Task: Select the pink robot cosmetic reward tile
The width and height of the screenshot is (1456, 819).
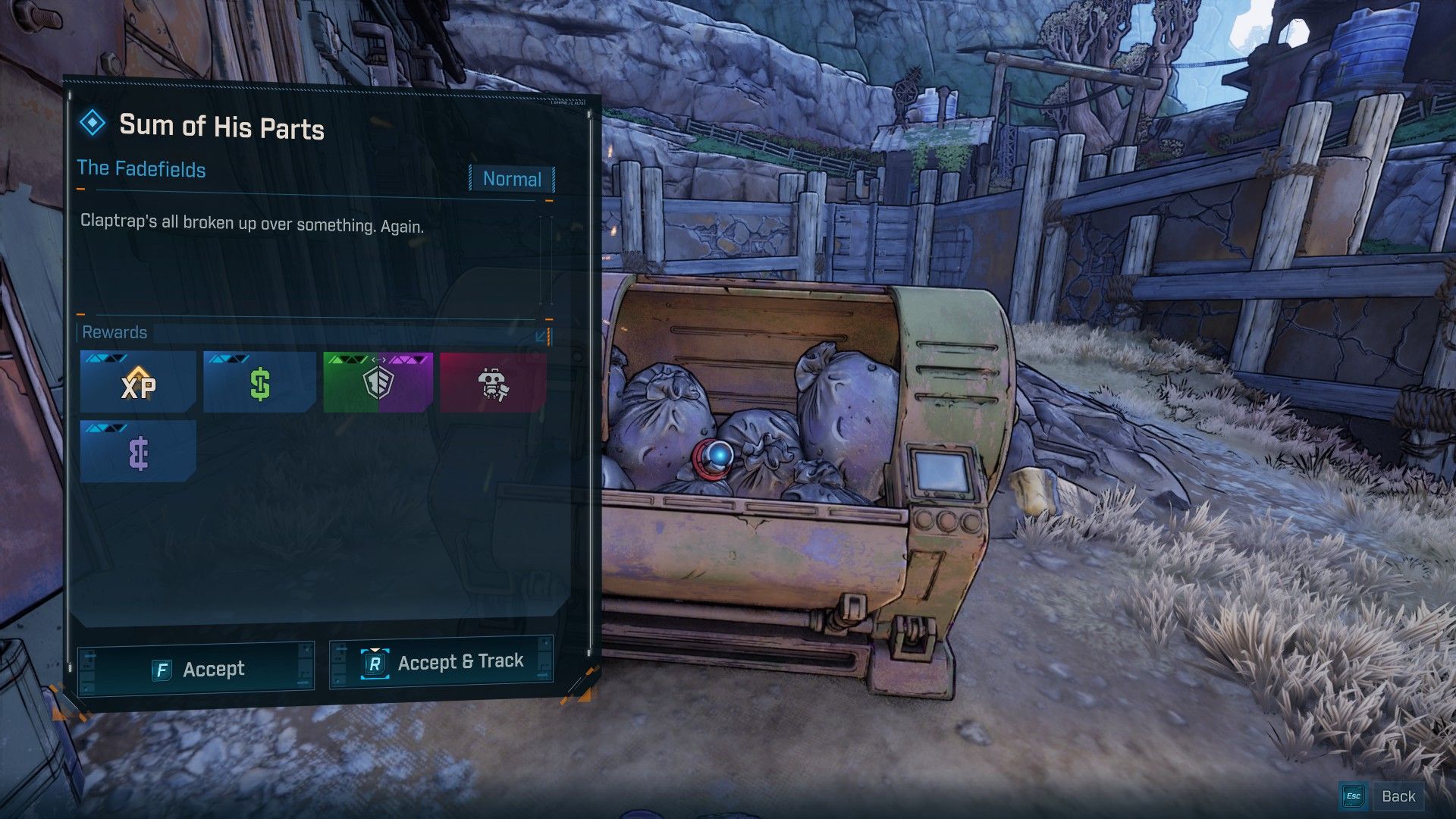Action: point(494,383)
